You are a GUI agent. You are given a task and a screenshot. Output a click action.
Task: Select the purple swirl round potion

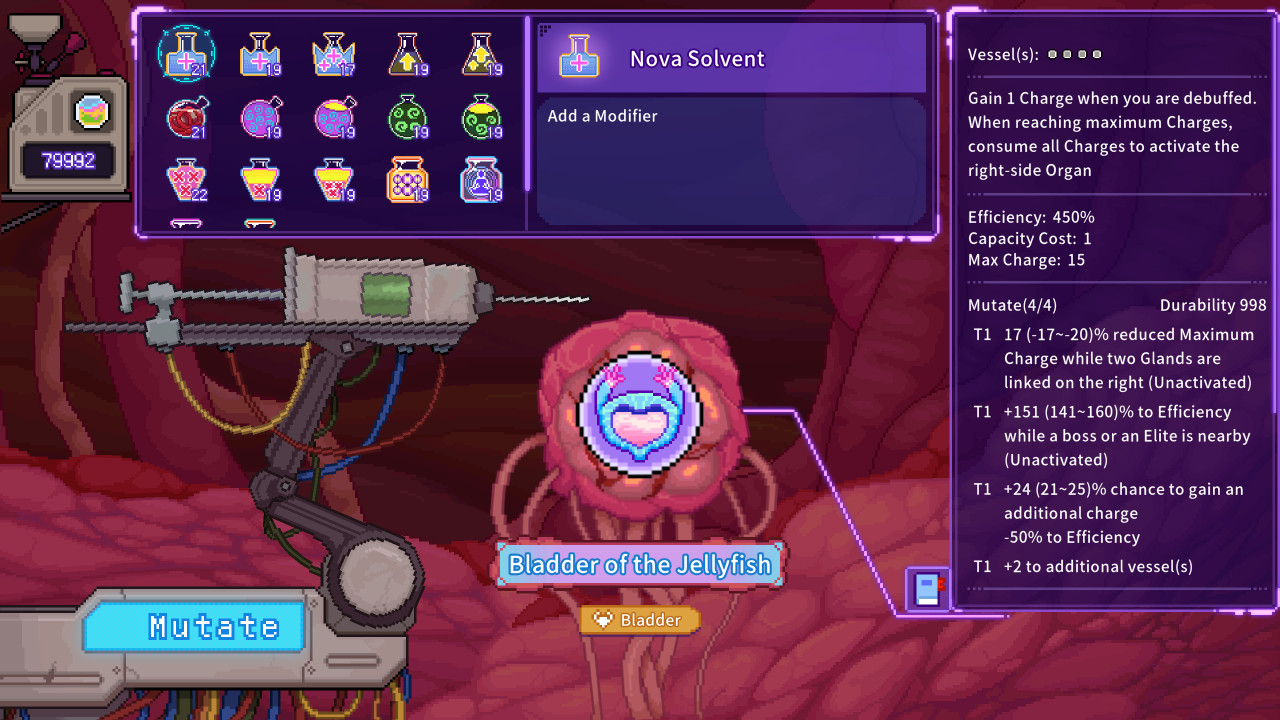[x=260, y=118]
